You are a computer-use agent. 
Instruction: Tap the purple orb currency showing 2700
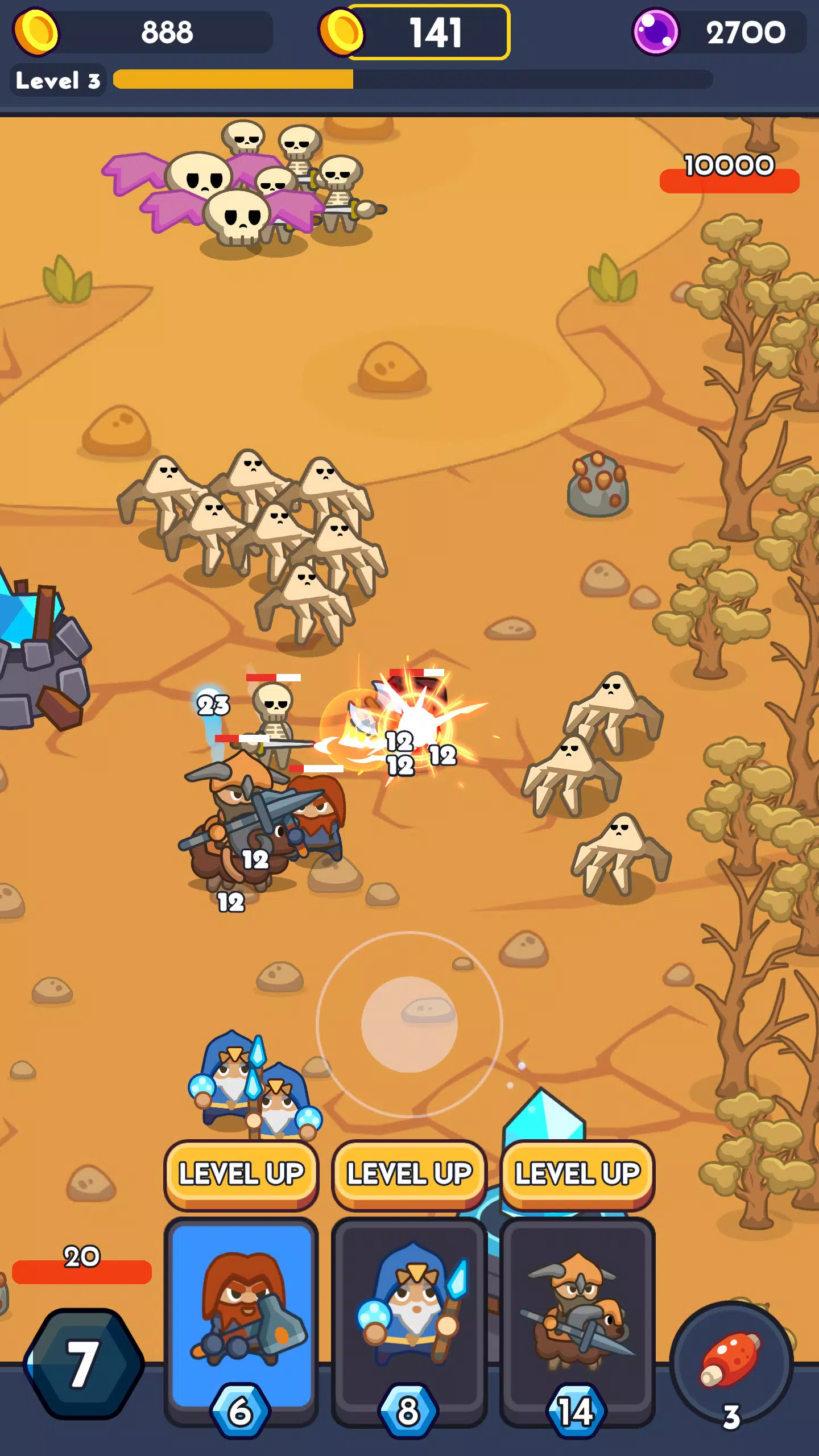pos(657,31)
